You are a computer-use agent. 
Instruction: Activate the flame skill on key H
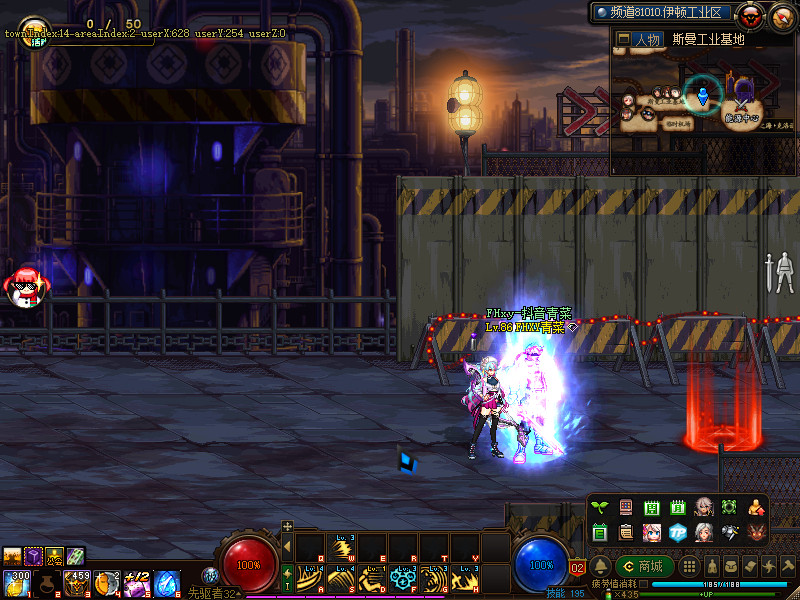(465, 579)
